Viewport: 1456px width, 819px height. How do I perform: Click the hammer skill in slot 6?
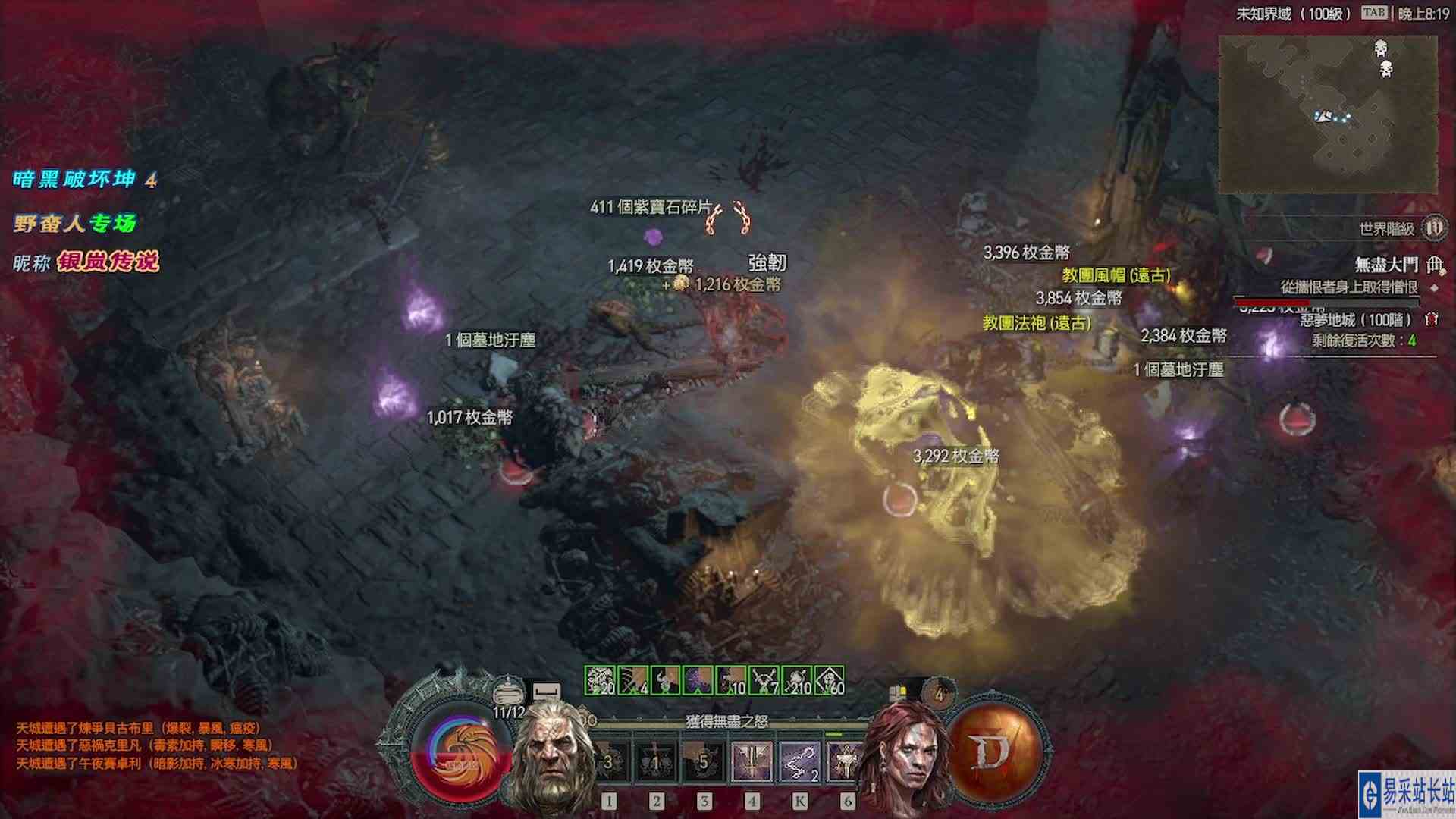844,761
